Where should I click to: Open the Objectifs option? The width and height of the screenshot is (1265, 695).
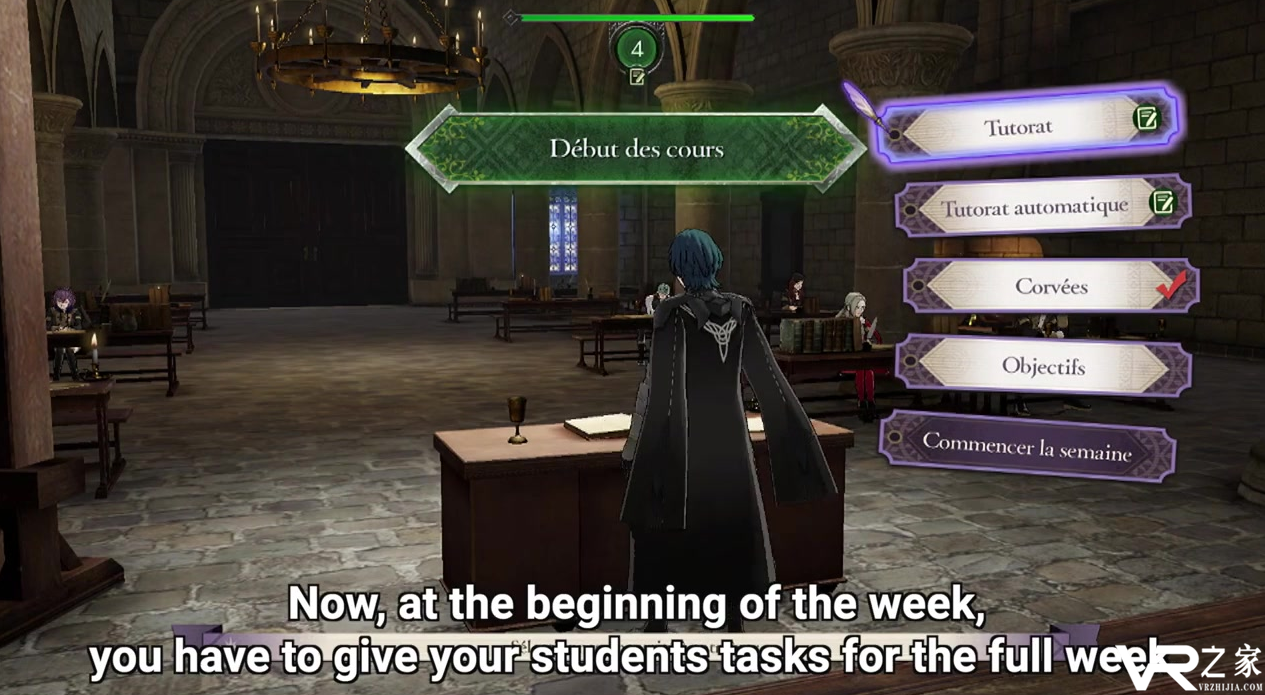[x=1043, y=366]
